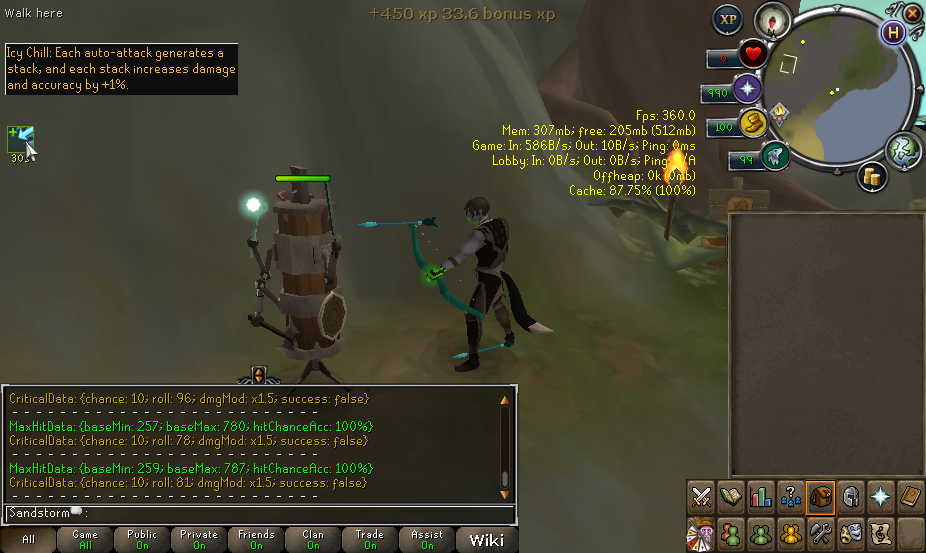Click the summoning wolf orb
926x553 pixels.
(x=776, y=156)
